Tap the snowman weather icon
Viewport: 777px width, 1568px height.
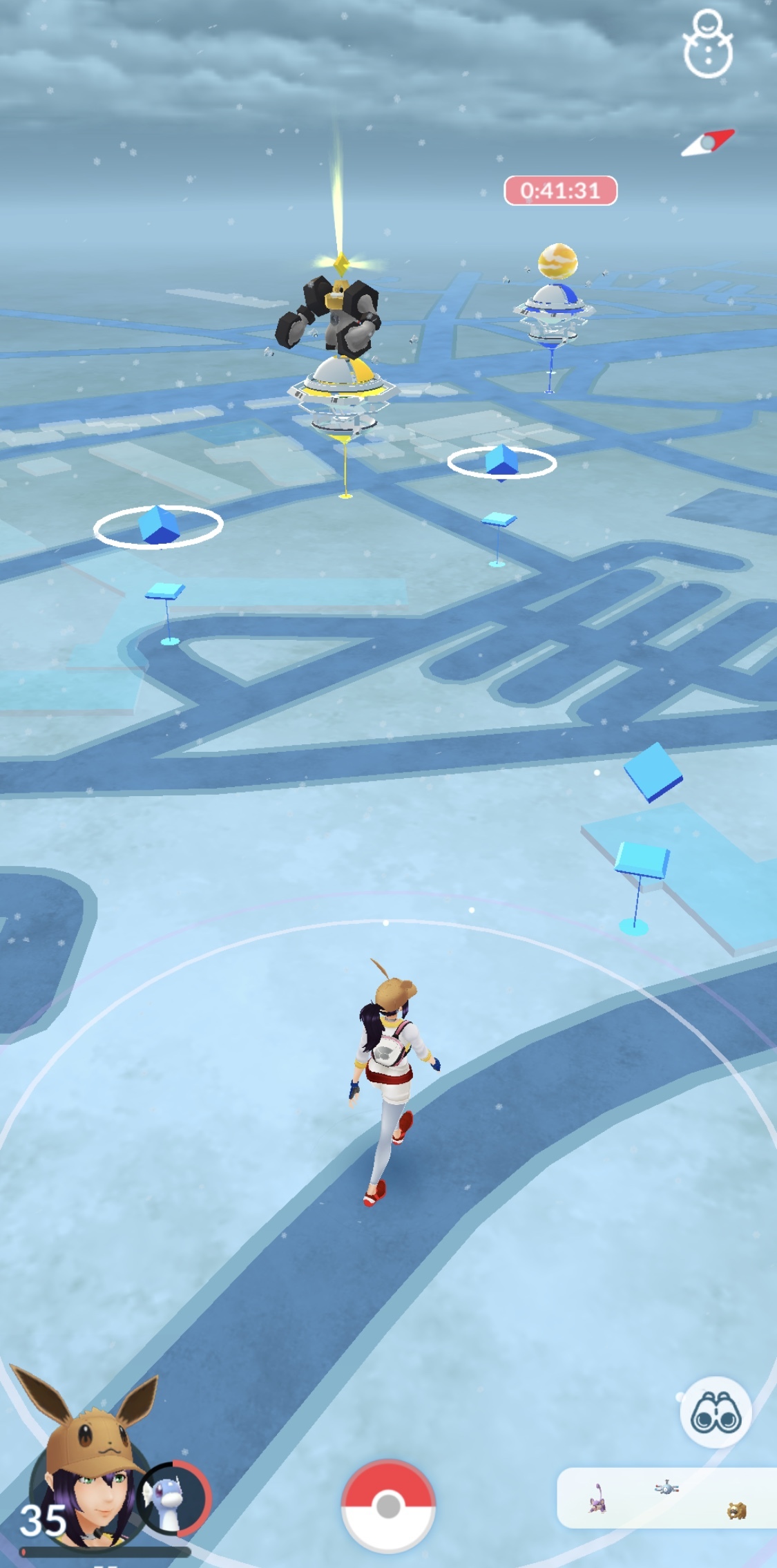pos(707,44)
